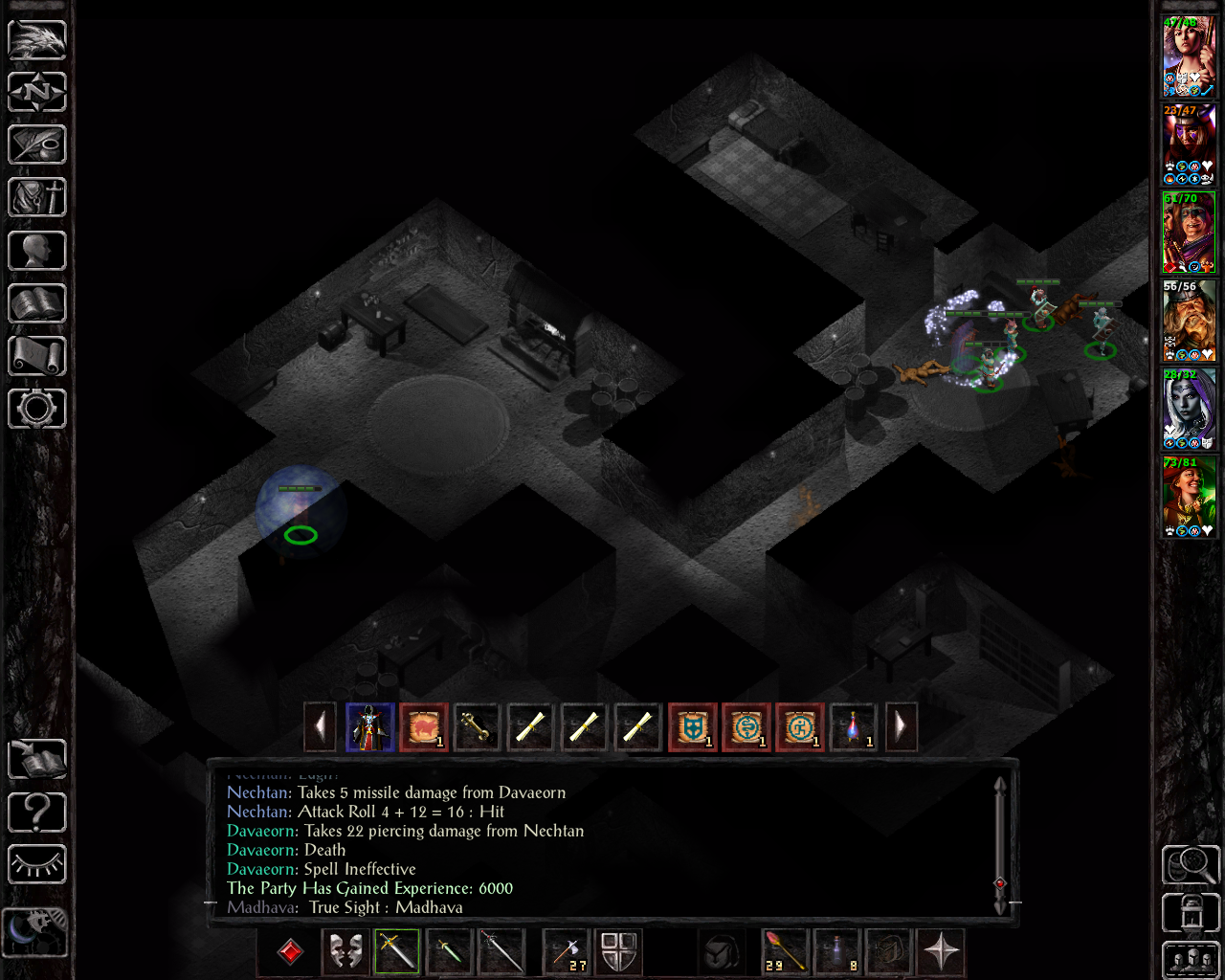
Task: Open special abilities with the star button
Action: click(x=941, y=951)
